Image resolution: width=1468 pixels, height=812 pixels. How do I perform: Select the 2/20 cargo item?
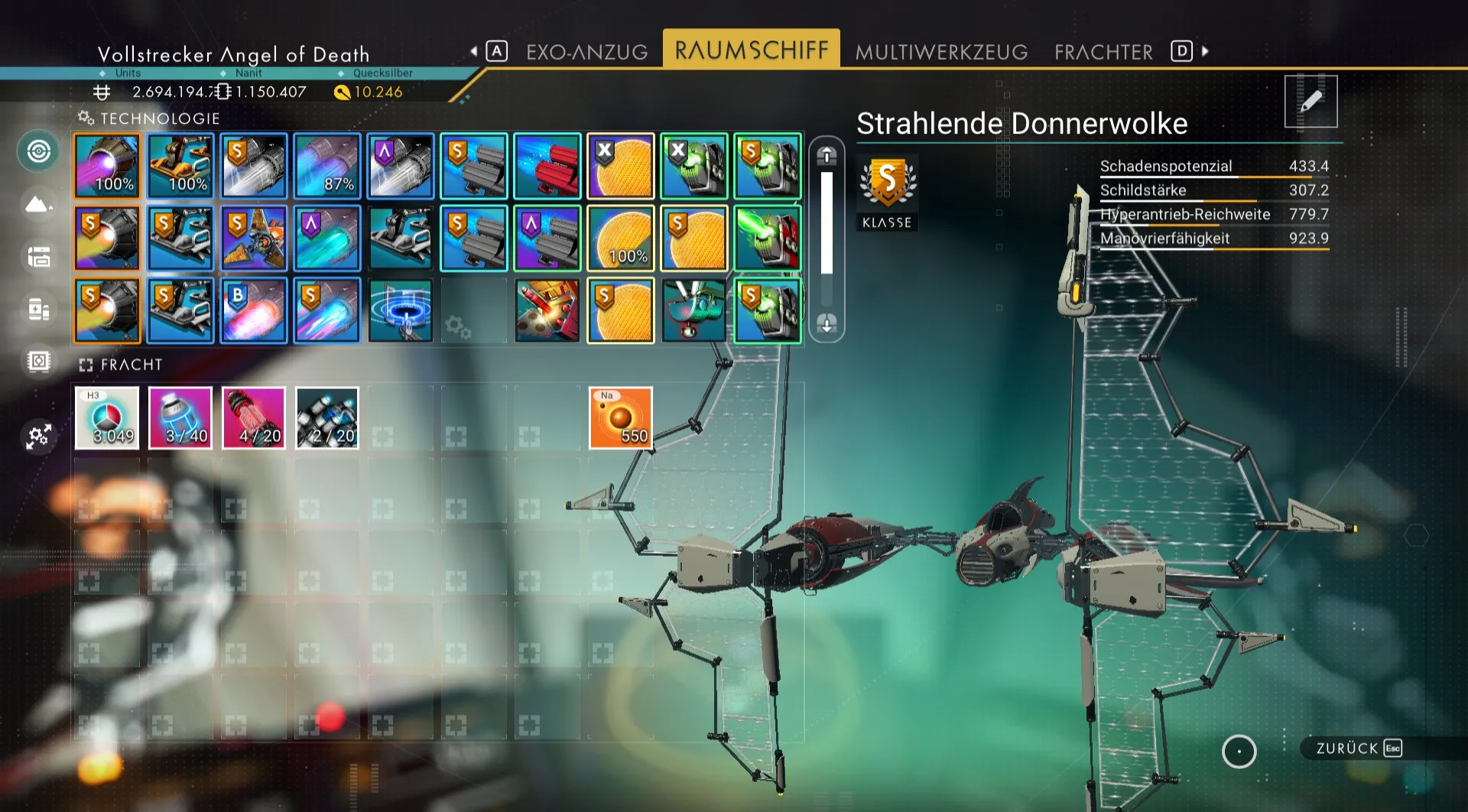(327, 417)
